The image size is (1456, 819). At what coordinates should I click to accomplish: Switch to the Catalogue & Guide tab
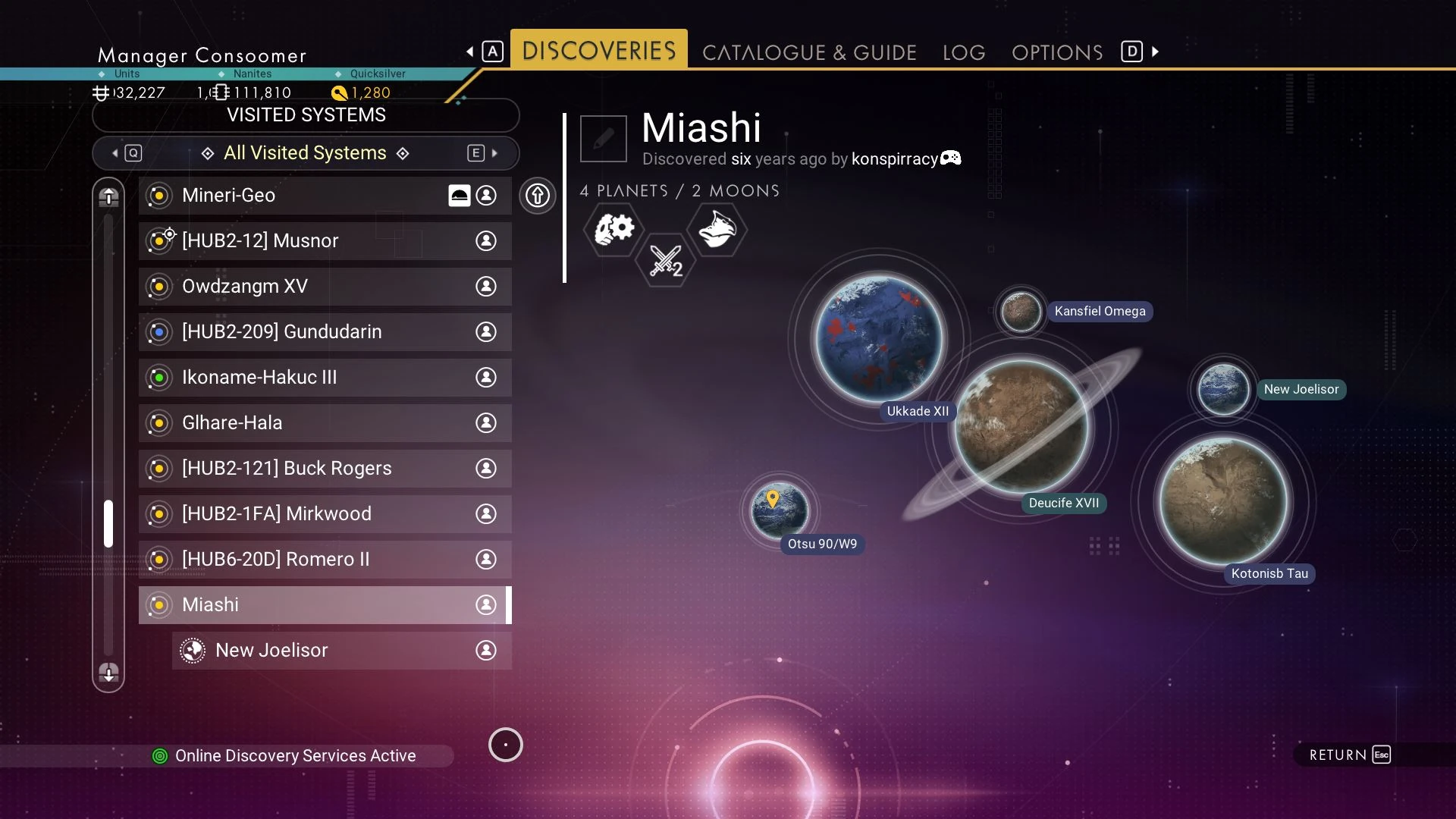(x=809, y=52)
